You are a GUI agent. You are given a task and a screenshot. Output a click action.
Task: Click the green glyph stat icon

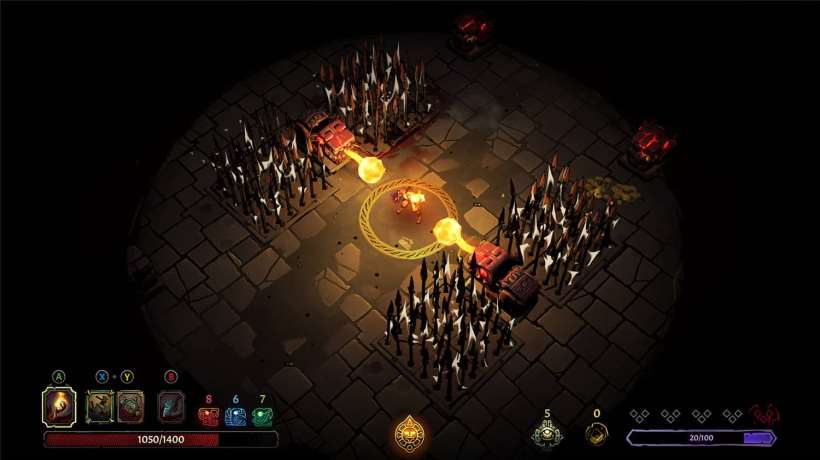tap(262, 416)
